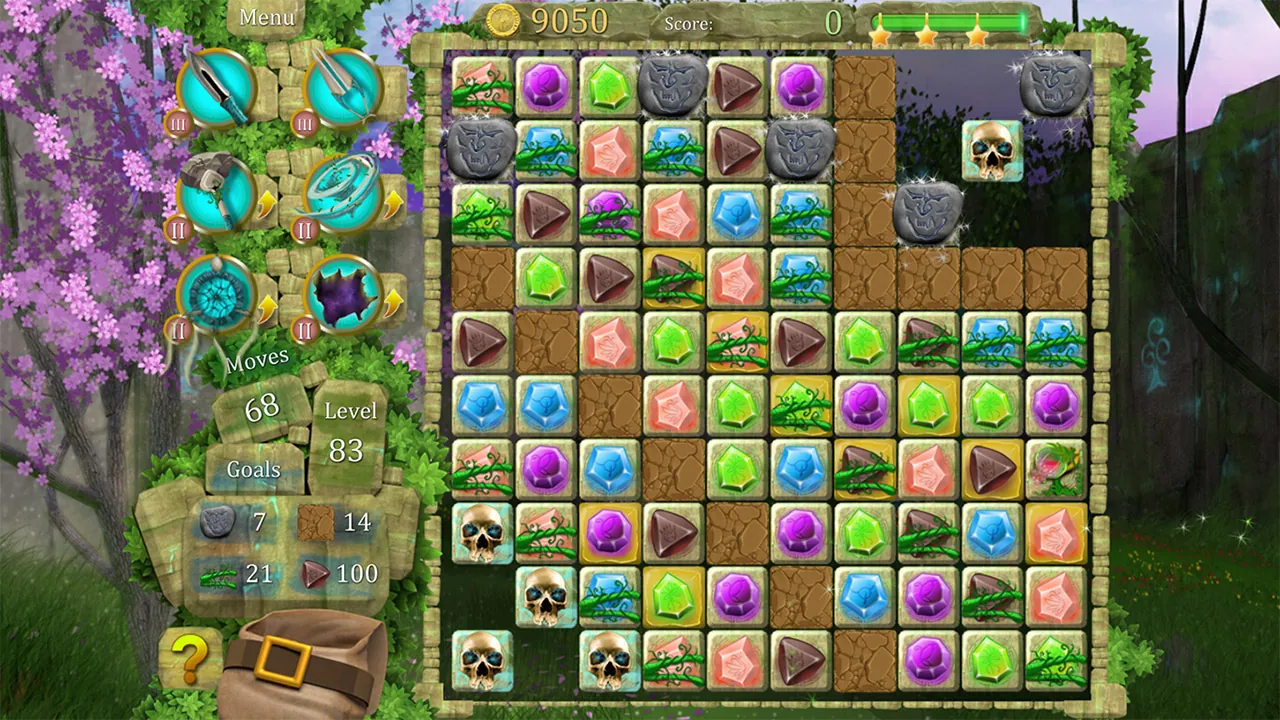
Task: Open the Menu
Action: [265, 17]
